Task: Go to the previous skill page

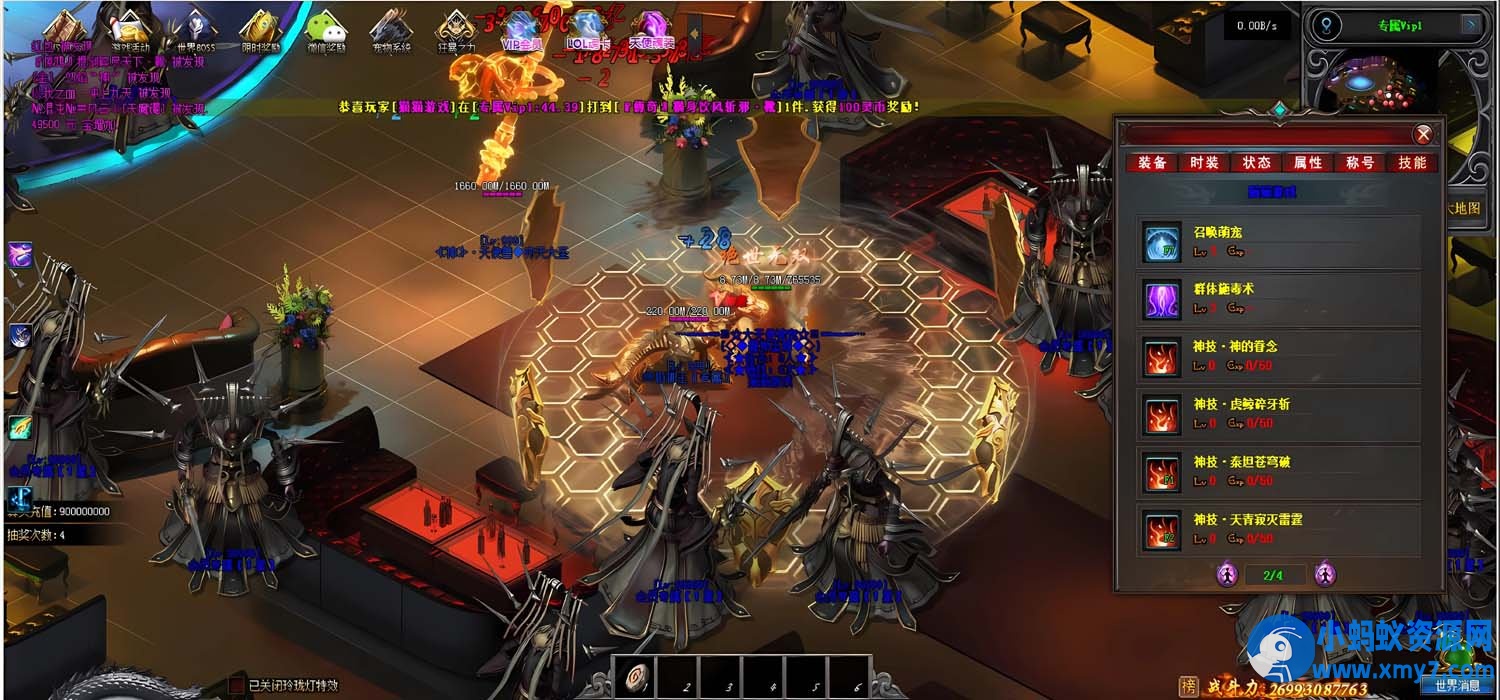Action: coord(1227,575)
